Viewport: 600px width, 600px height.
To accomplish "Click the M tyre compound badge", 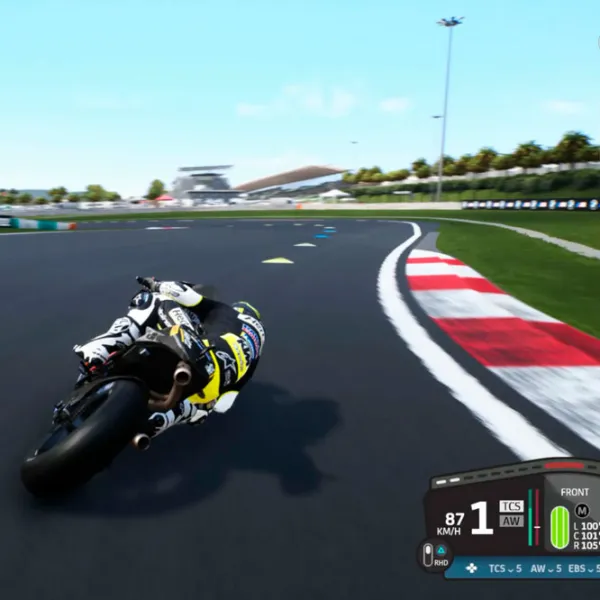I will (x=582, y=510).
